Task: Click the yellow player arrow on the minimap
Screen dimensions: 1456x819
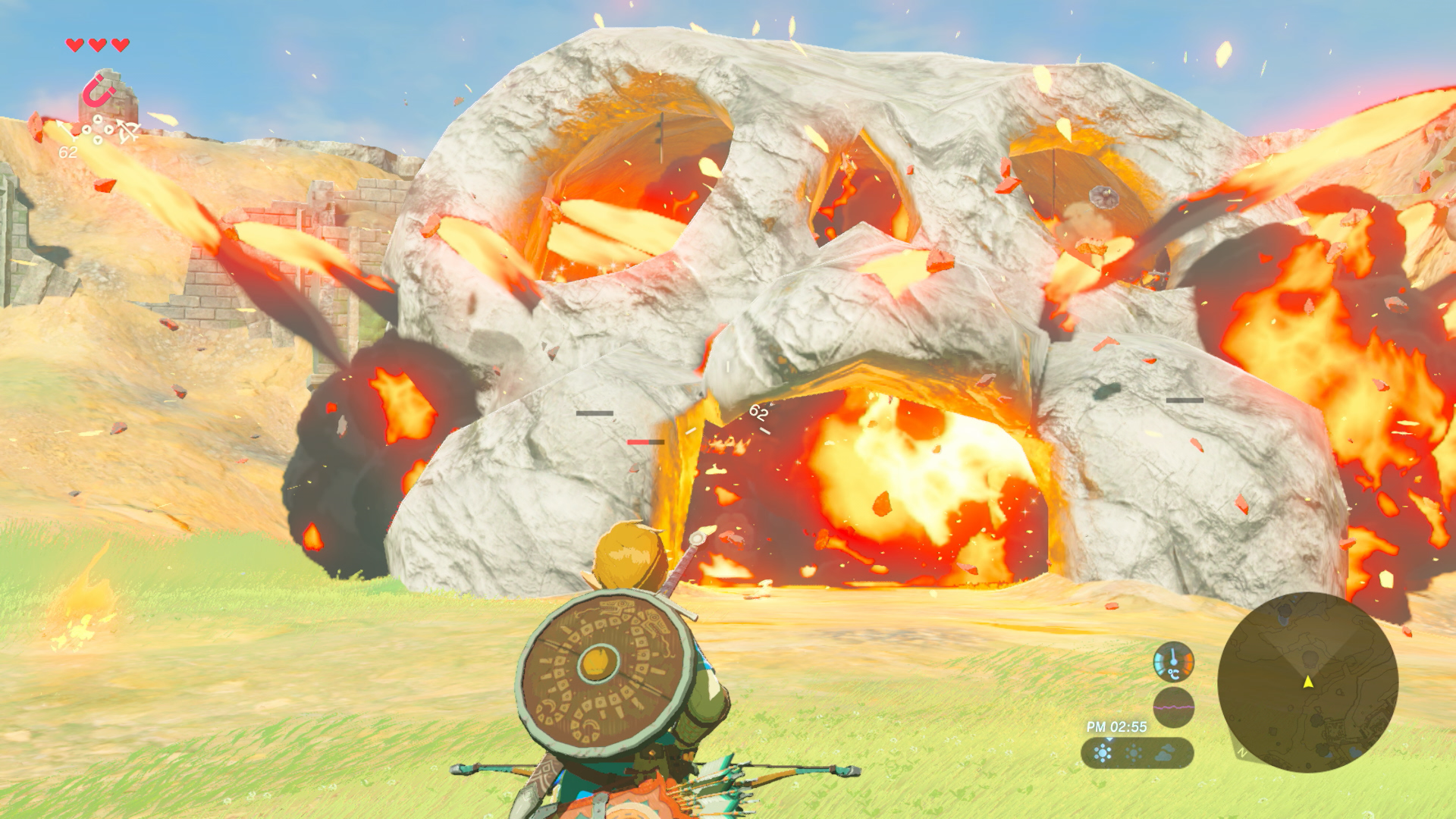Action: pyautogui.click(x=1307, y=683)
